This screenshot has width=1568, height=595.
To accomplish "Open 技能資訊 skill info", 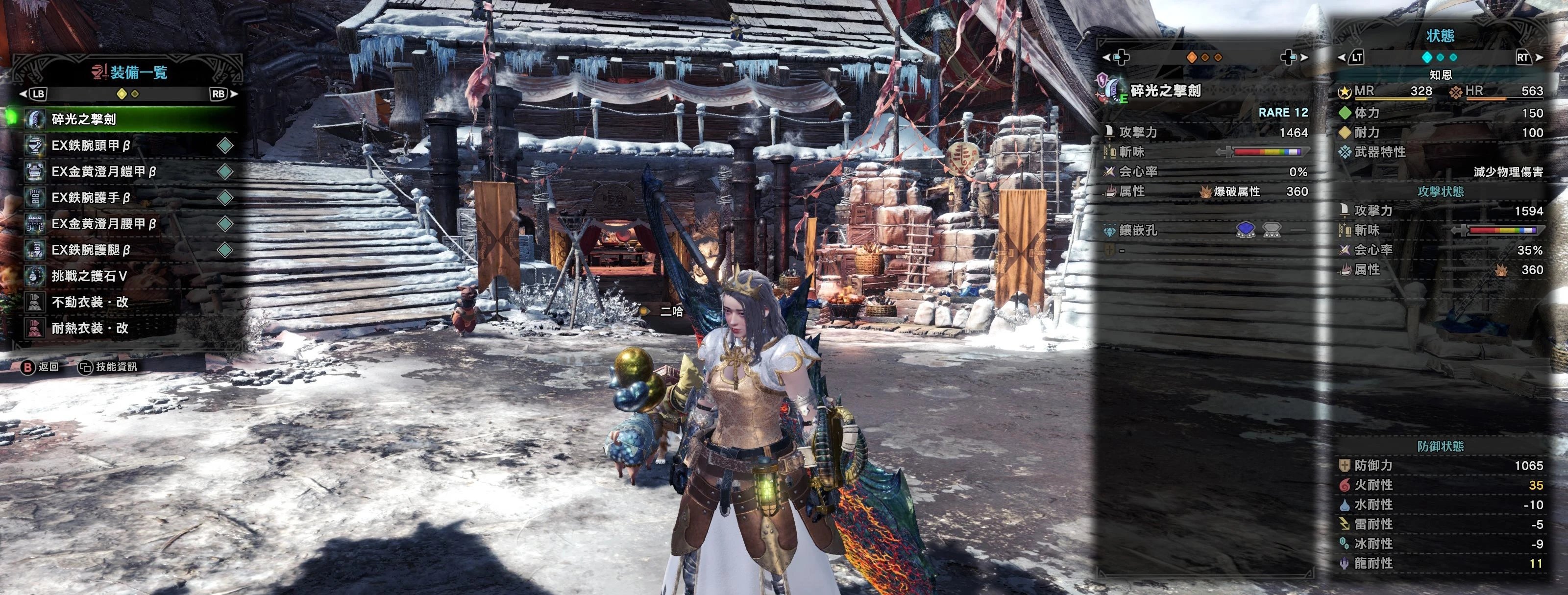I will tap(108, 367).
